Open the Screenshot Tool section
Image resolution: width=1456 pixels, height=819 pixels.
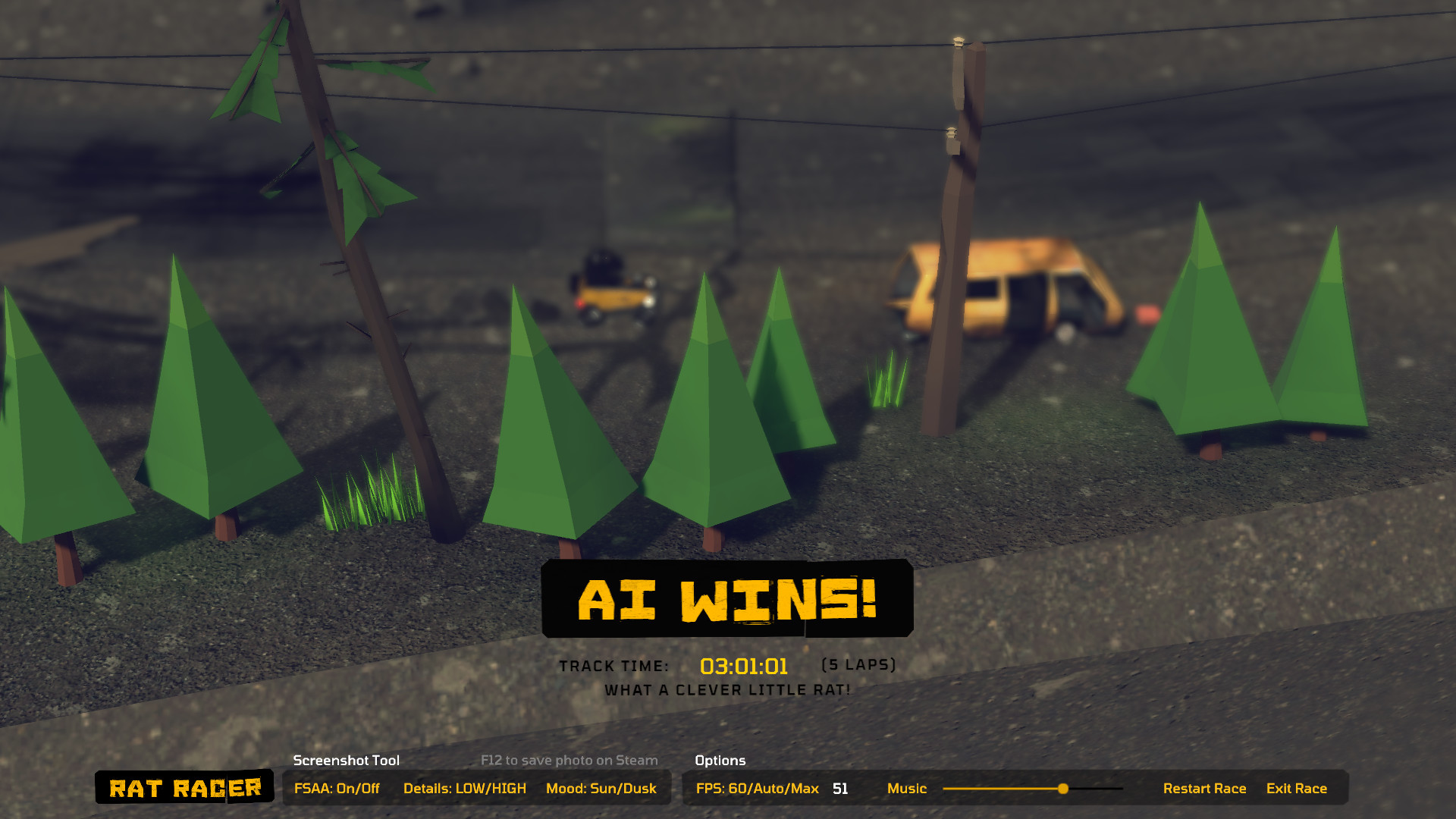pyautogui.click(x=346, y=761)
